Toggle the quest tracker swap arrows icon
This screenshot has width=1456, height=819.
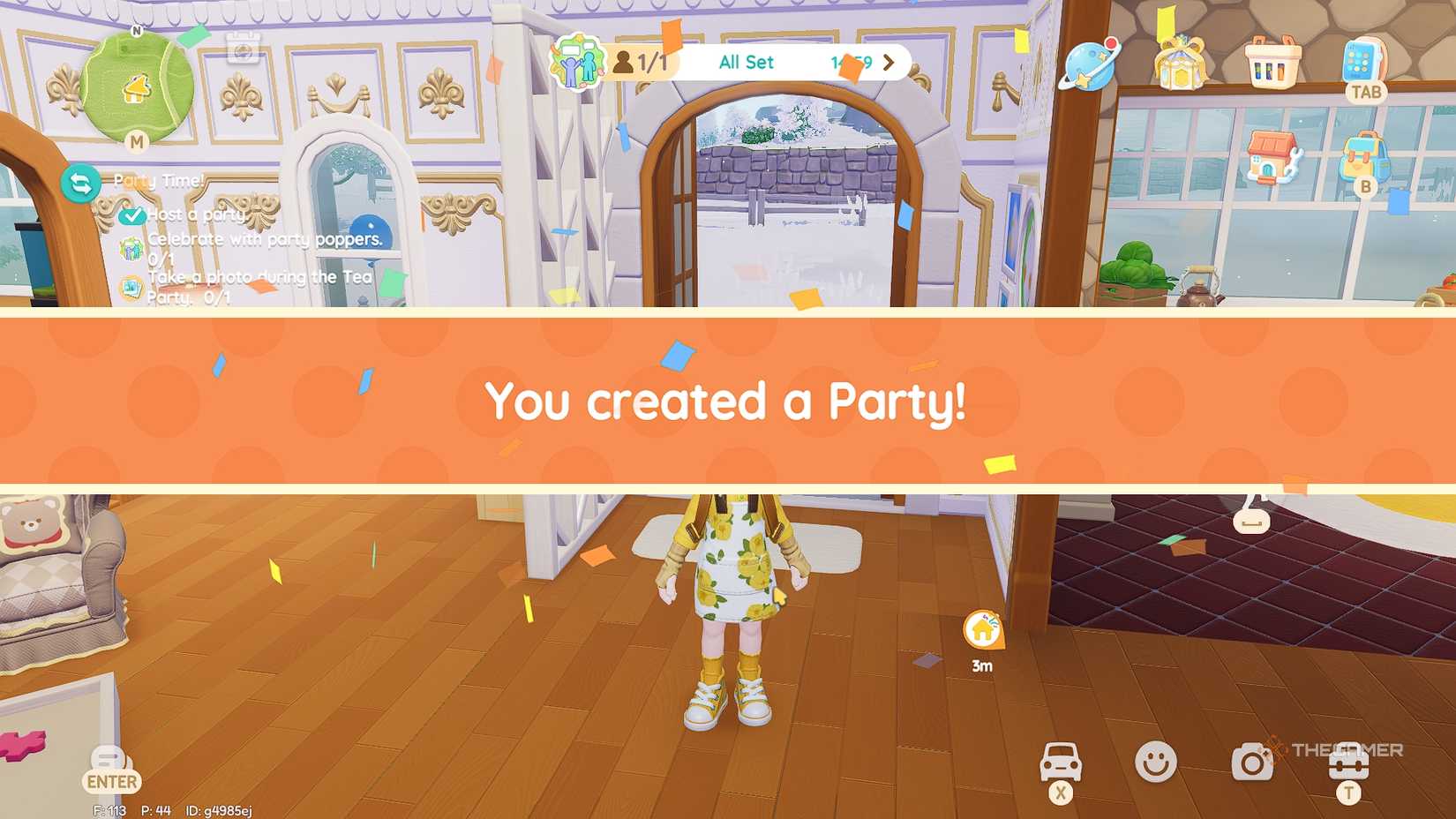click(80, 184)
